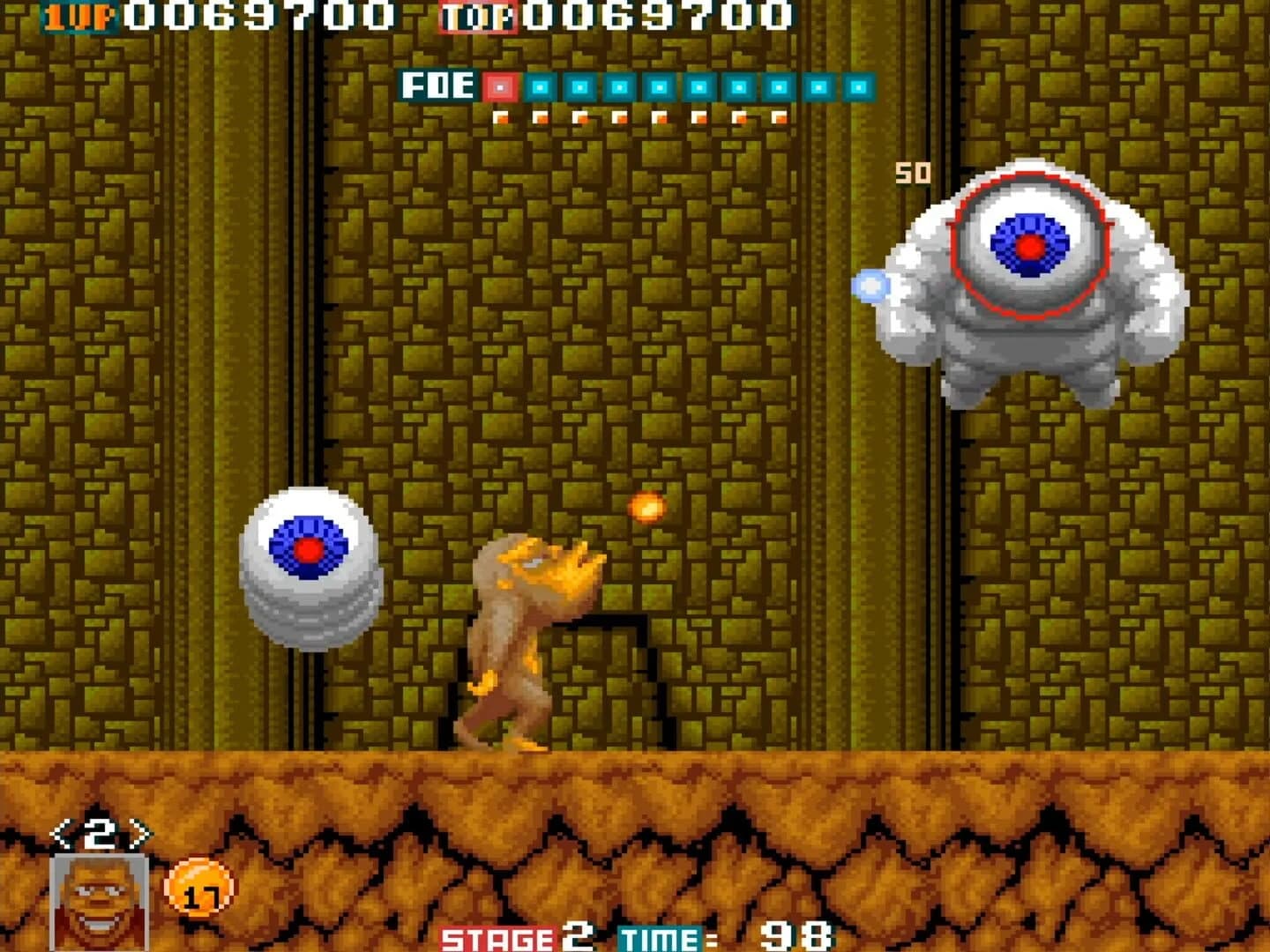This screenshot has height=952, width=1270.
Task: Click the white energy orb near the boss
Action: 871,284
